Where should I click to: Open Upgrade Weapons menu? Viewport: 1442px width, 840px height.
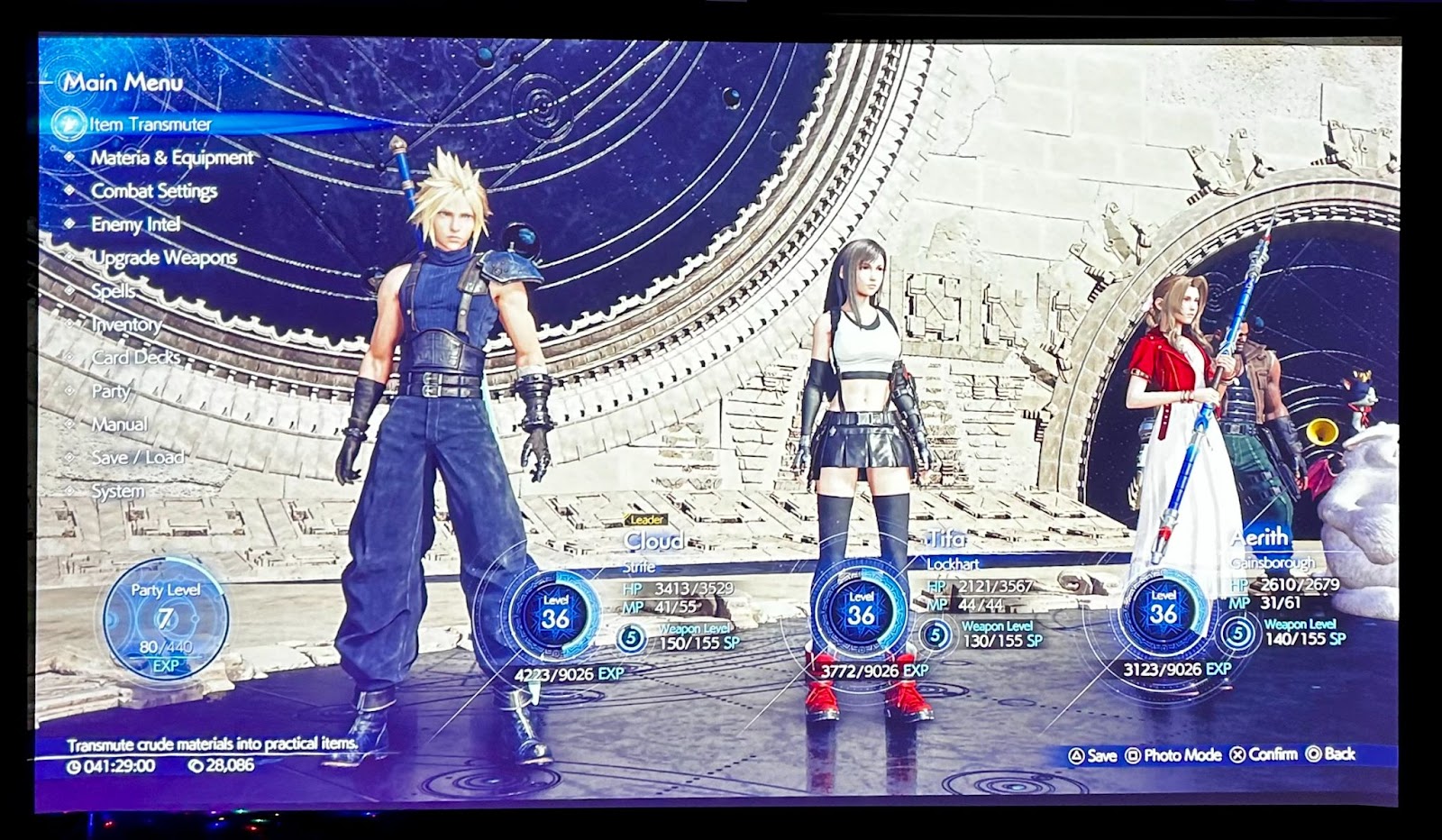click(164, 258)
